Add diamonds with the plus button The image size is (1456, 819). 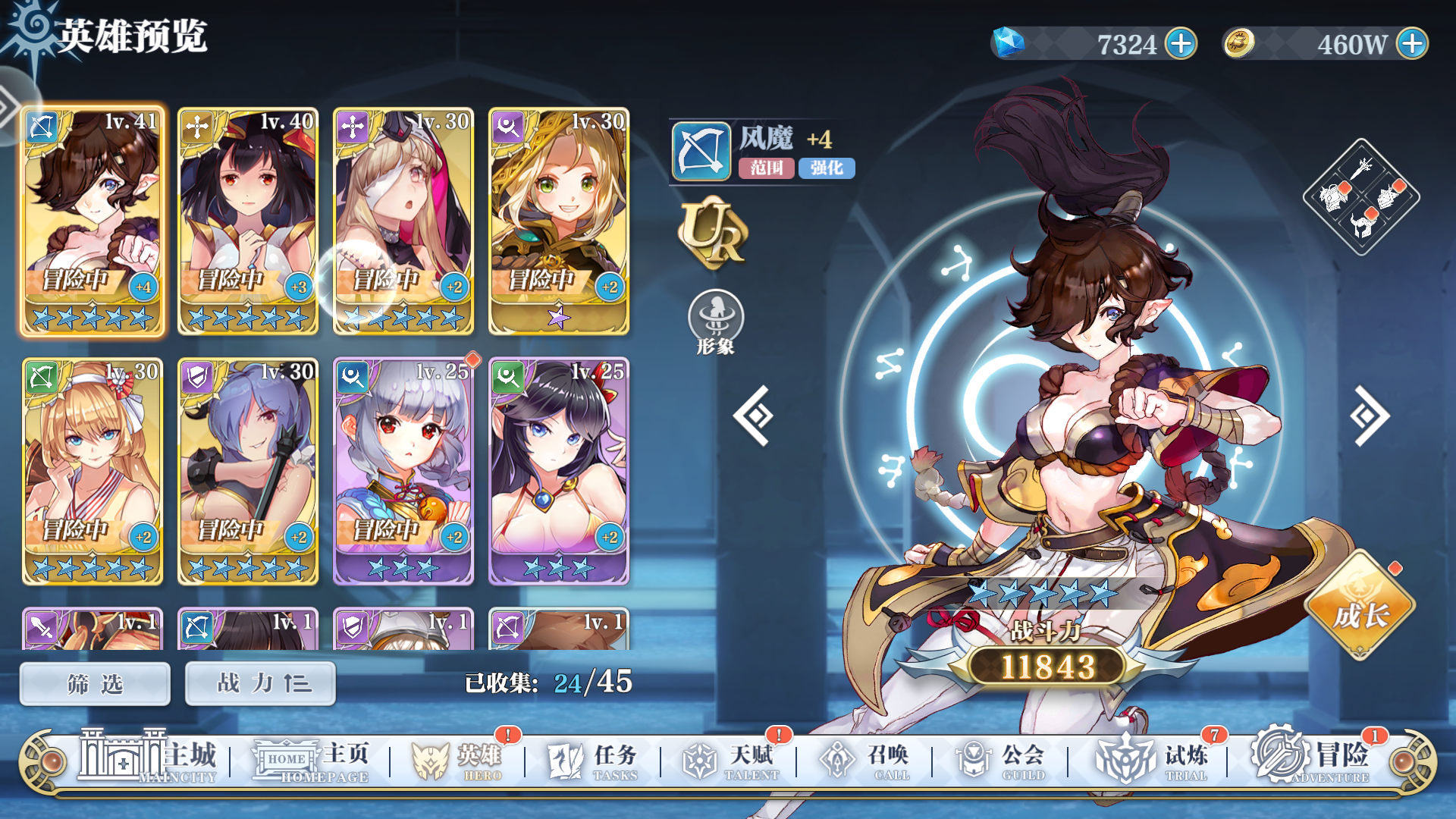1182,43
